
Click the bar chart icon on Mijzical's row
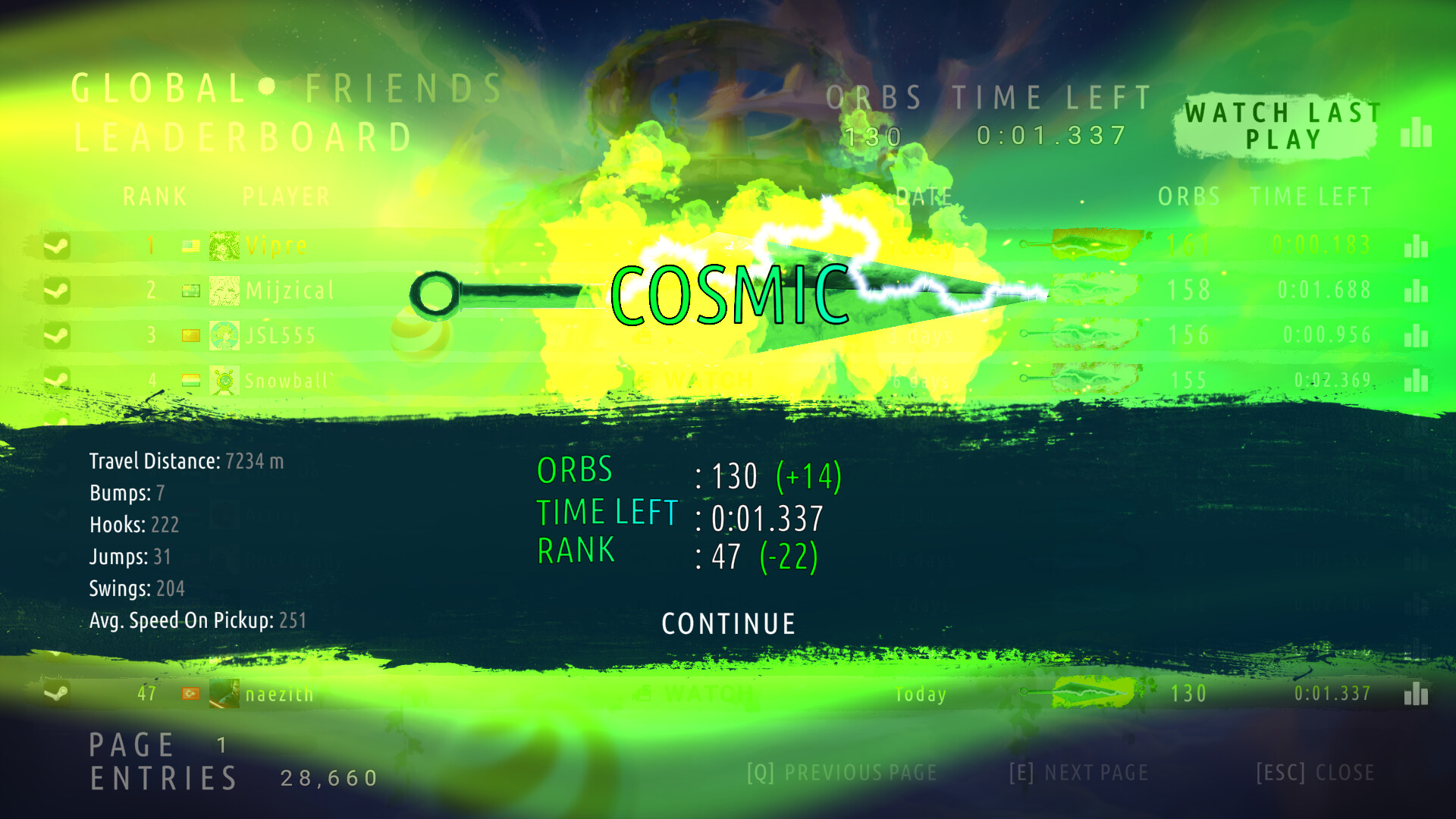point(1417,290)
